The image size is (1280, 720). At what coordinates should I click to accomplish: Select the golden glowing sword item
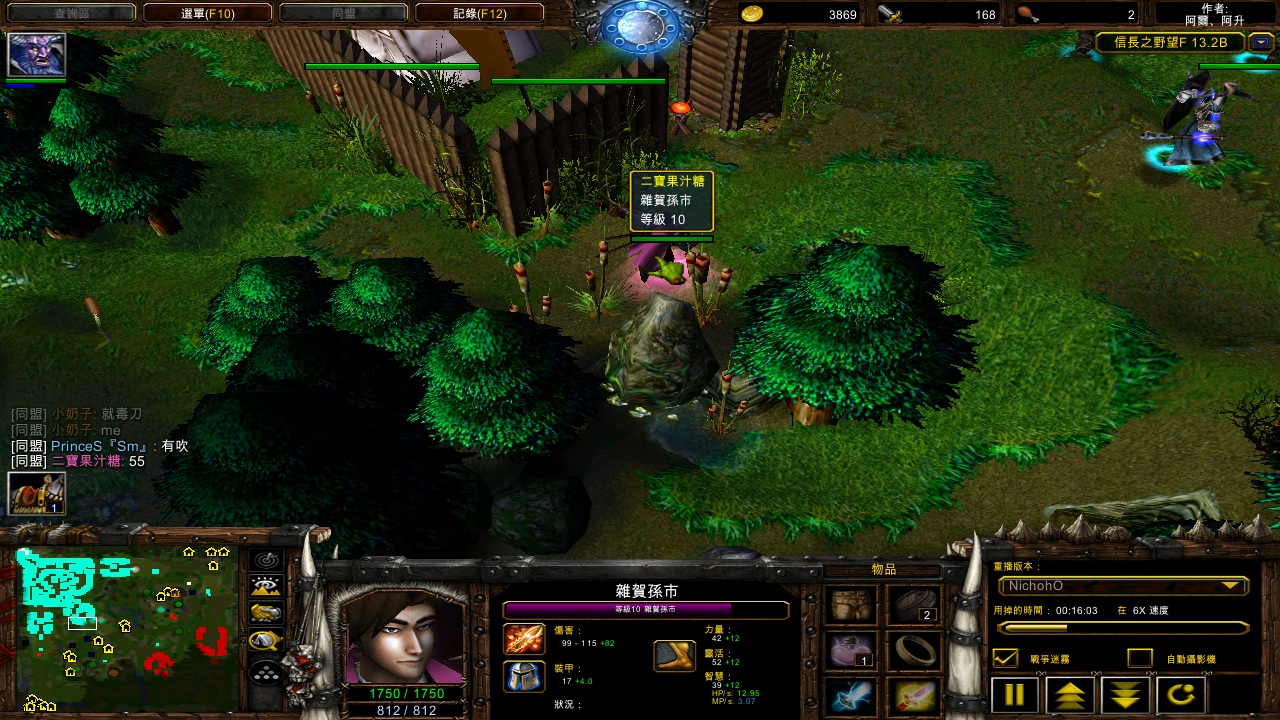[x=913, y=696]
